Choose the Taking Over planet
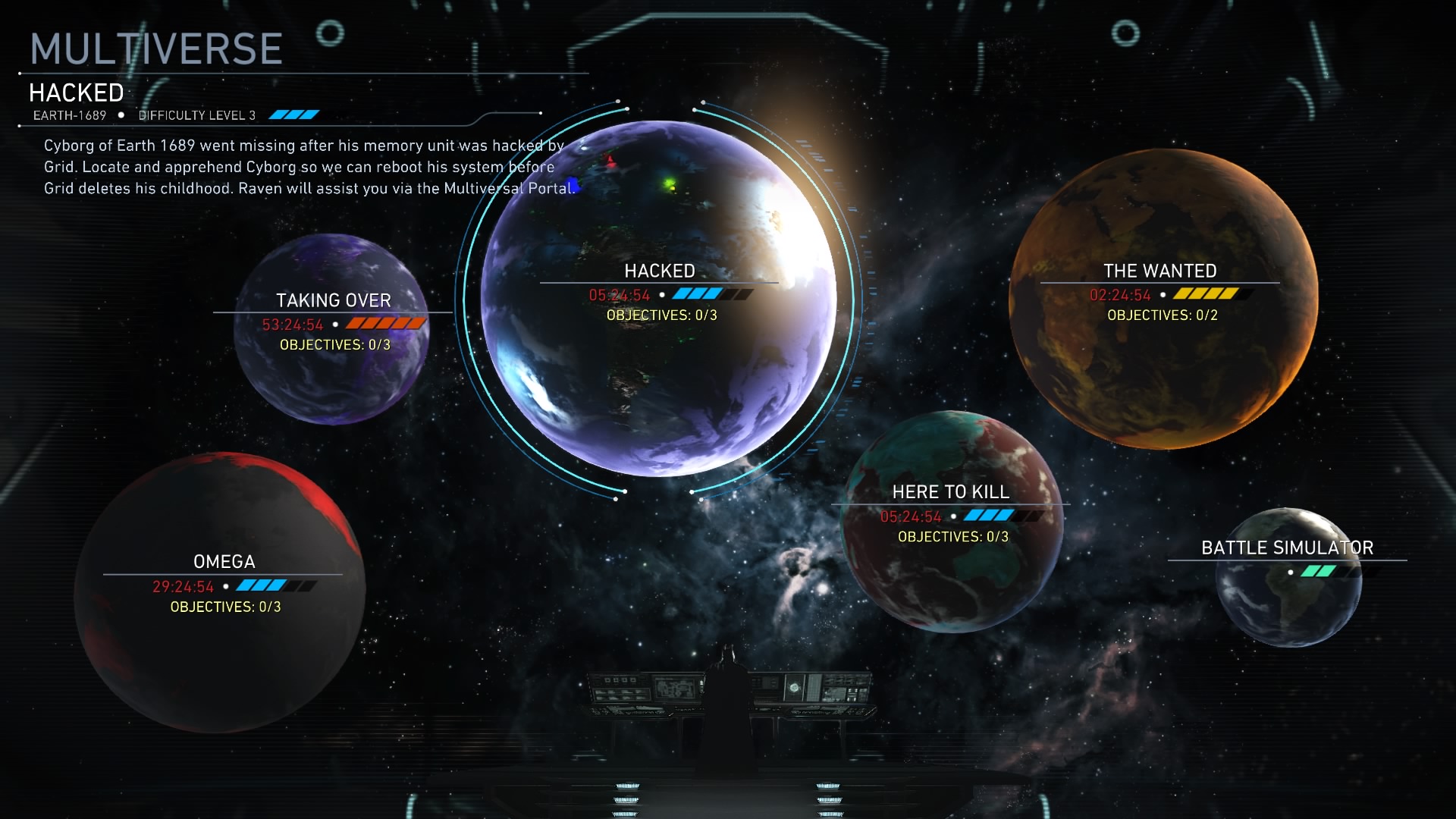 pyautogui.click(x=332, y=329)
